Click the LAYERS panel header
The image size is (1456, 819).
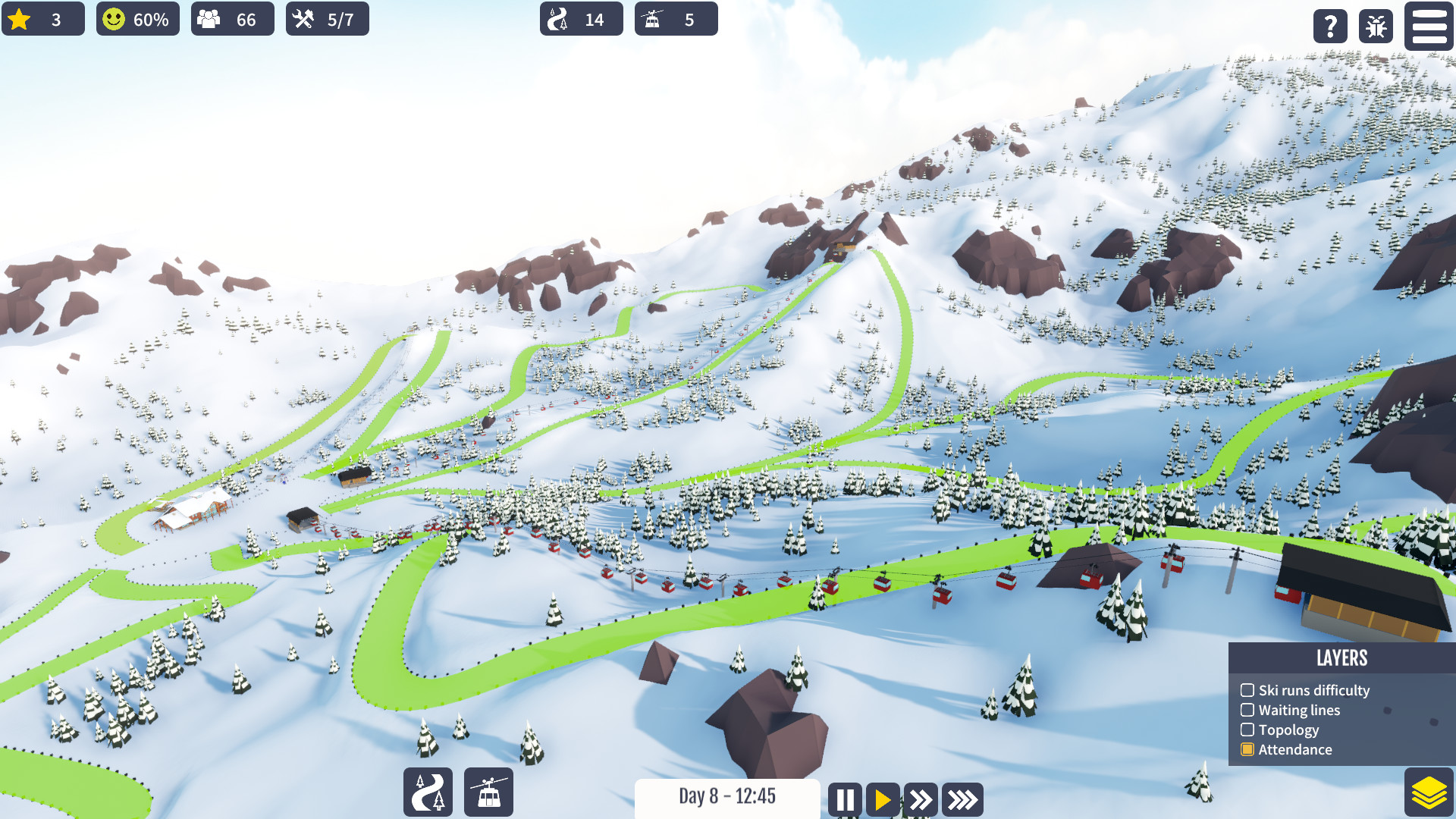[1343, 659]
